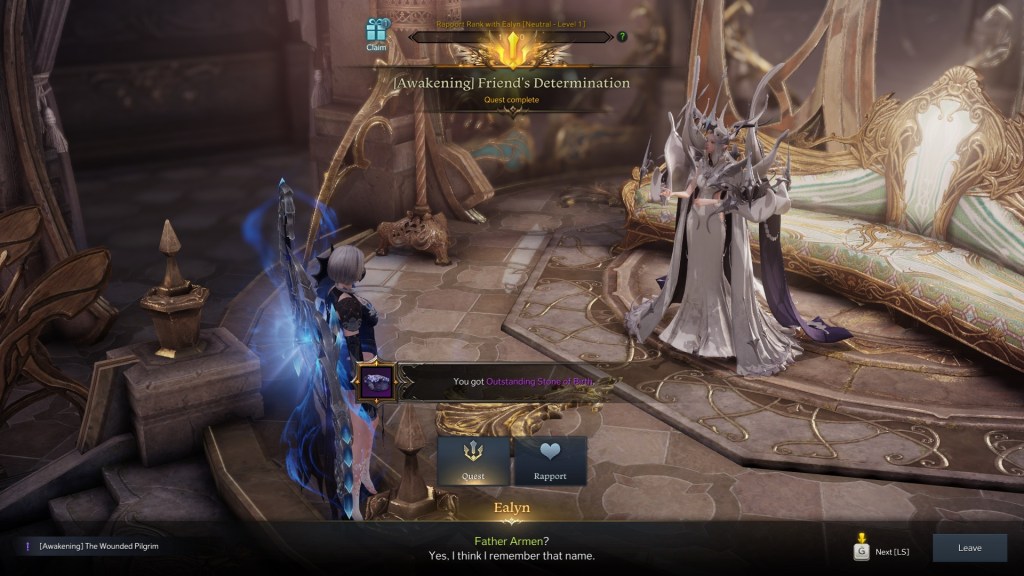1024x576 pixels.
Task: Leave the conversation with Ealyn
Action: pyautogui.click(x=969, y=548)
